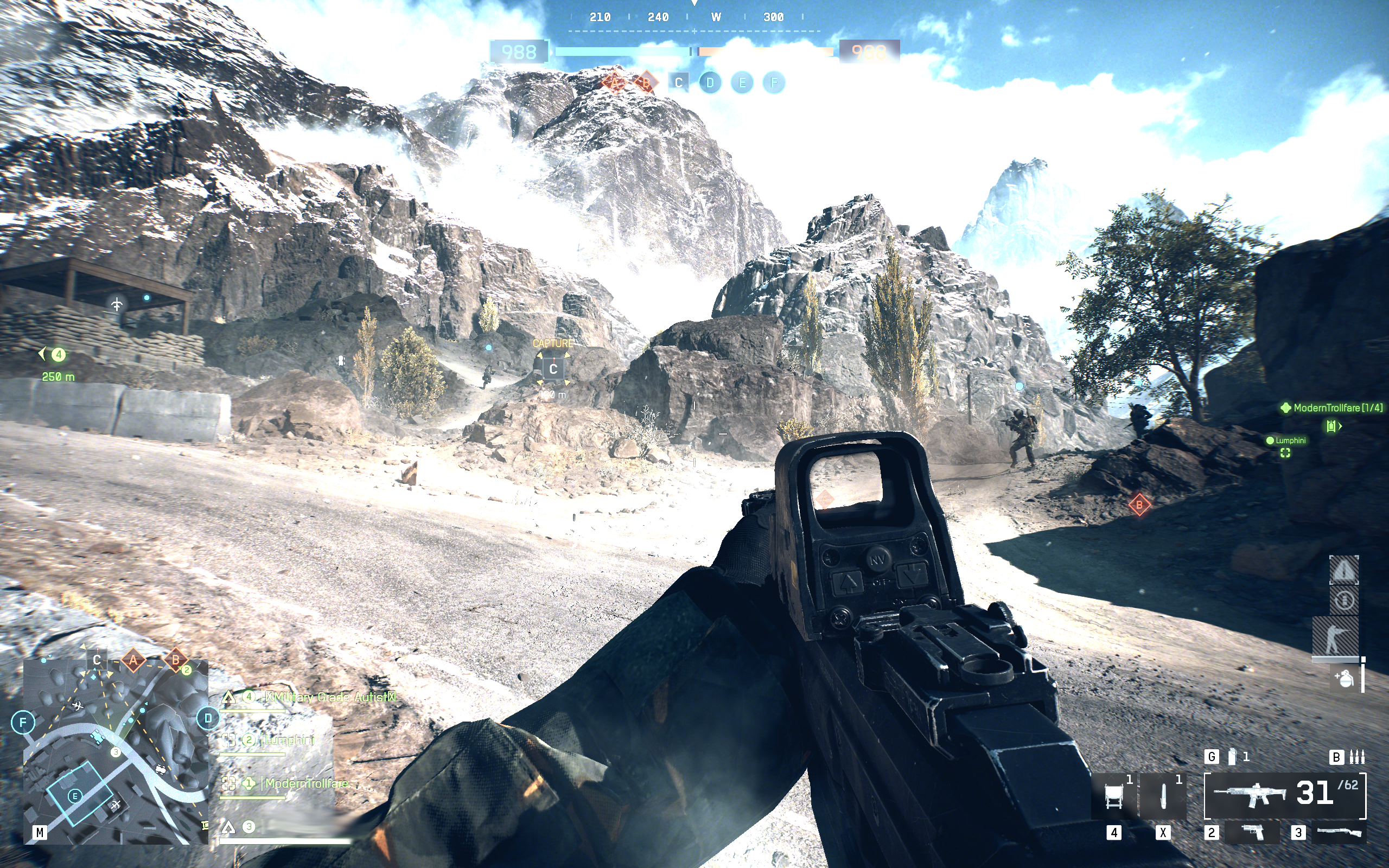Click objective E marker in top bar
The width and height of the screenshot is (1389, 868).
coord(742,82)
